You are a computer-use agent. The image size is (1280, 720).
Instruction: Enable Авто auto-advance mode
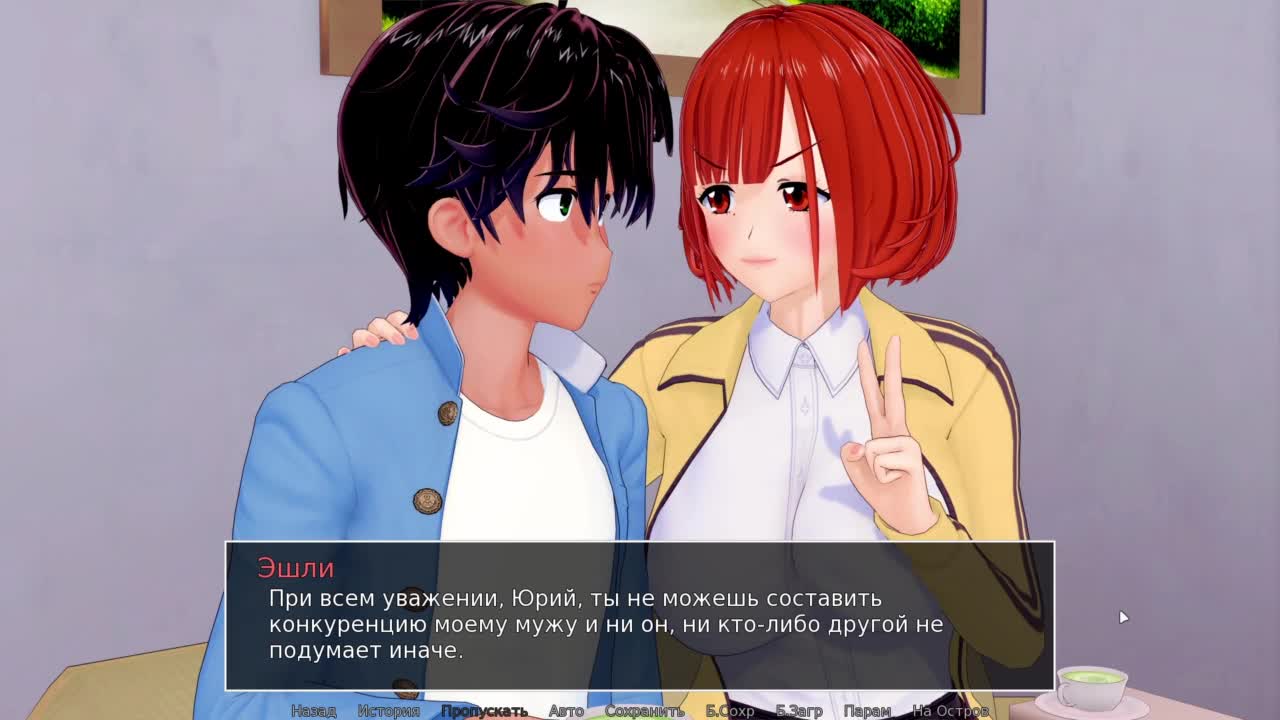tap(566, 711)
